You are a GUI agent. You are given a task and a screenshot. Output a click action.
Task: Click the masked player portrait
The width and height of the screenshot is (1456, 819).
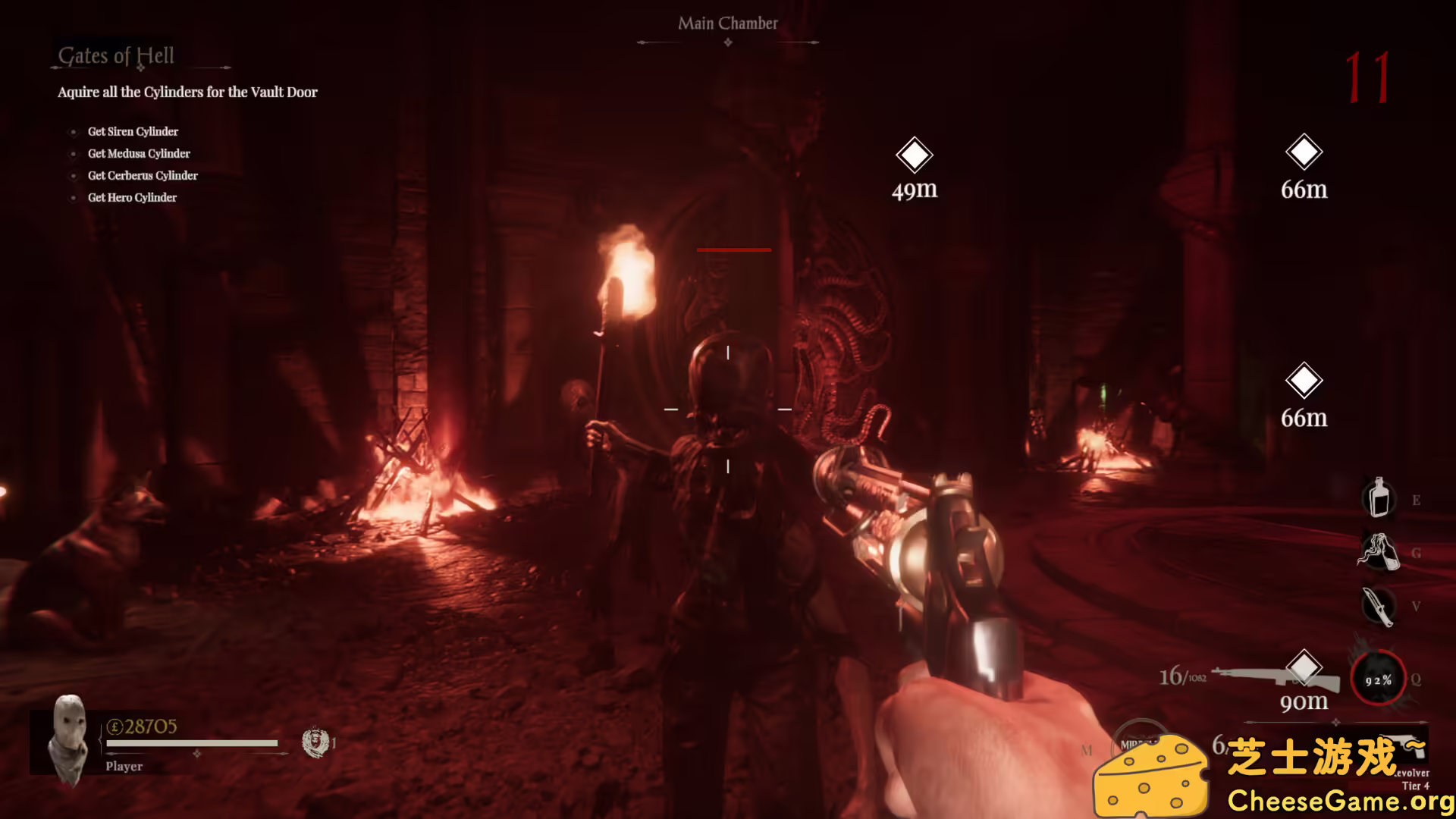68,739
